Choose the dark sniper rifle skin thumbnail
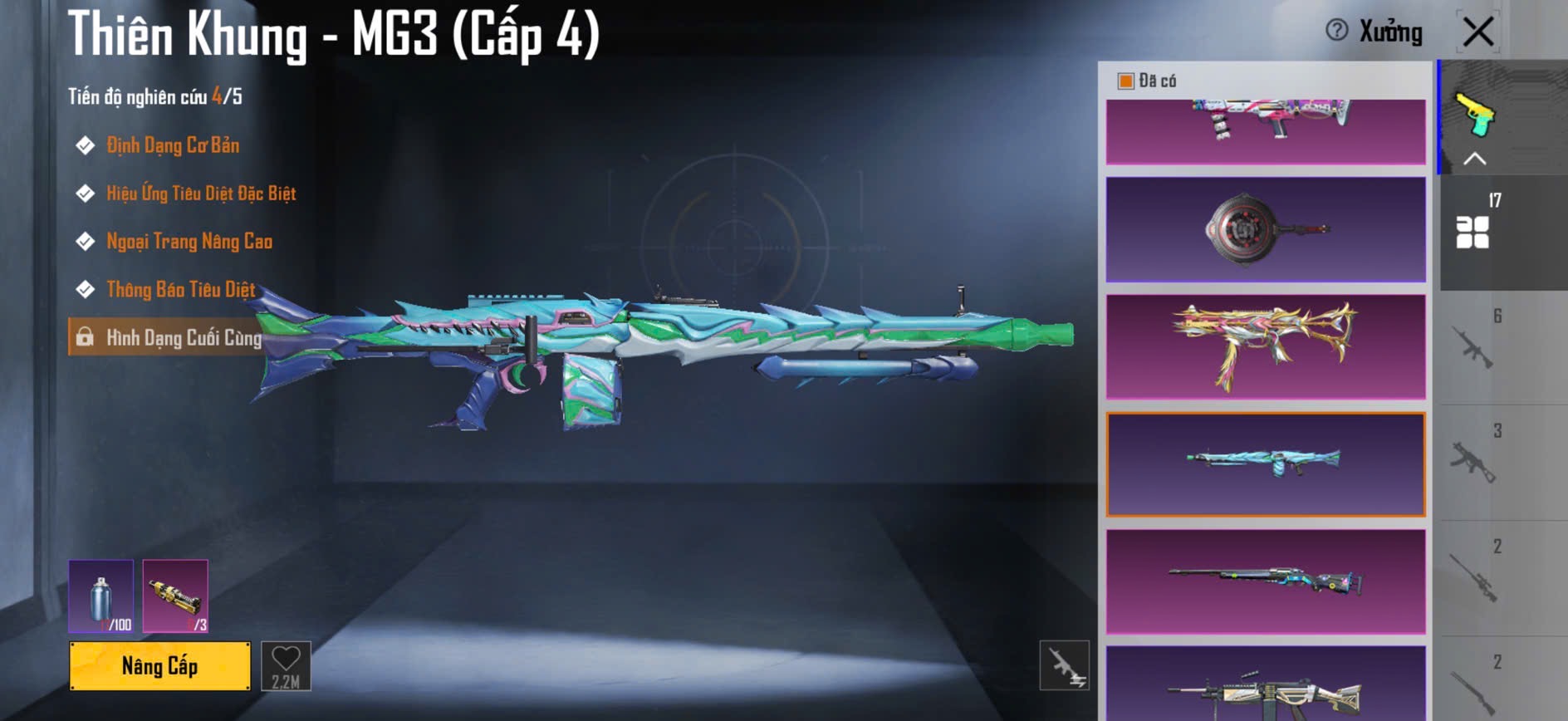 click(x=1265, y=581)
